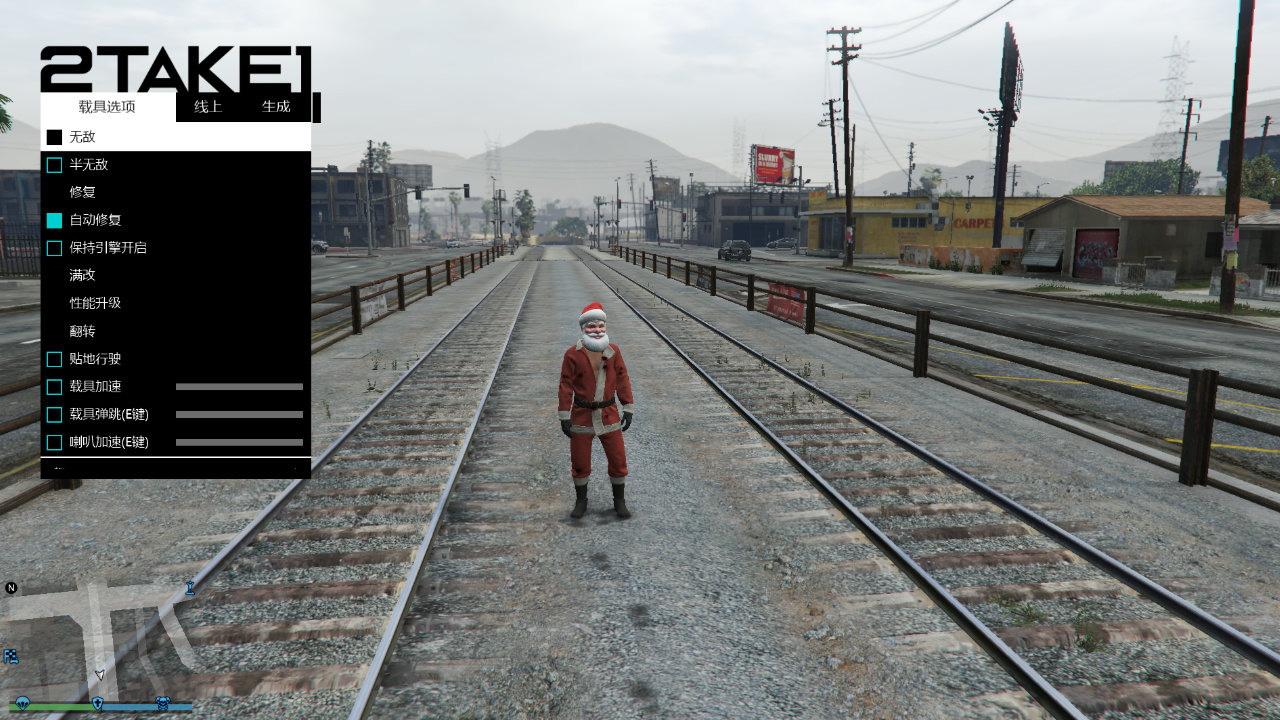Activate the 满改 full upgrade option

80,275
